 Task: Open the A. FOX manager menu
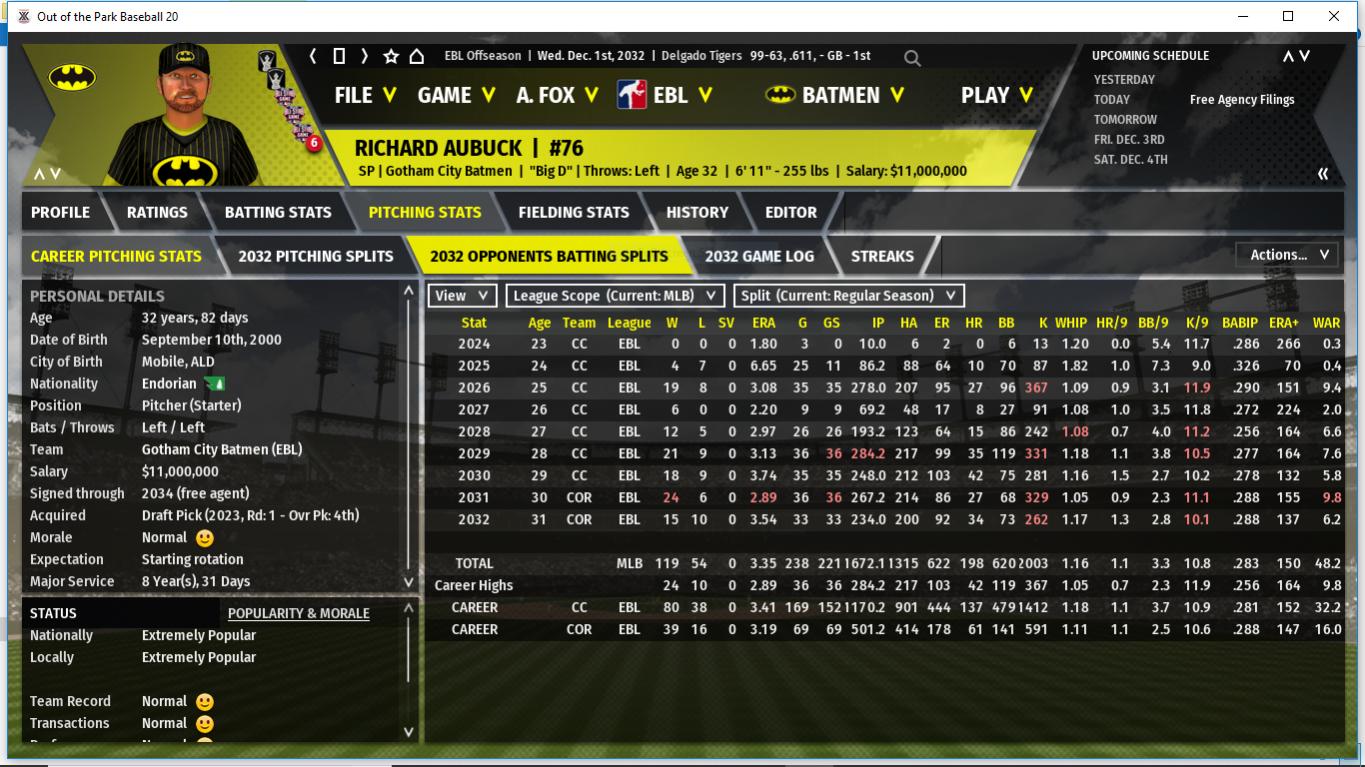(x=557, y=95)
